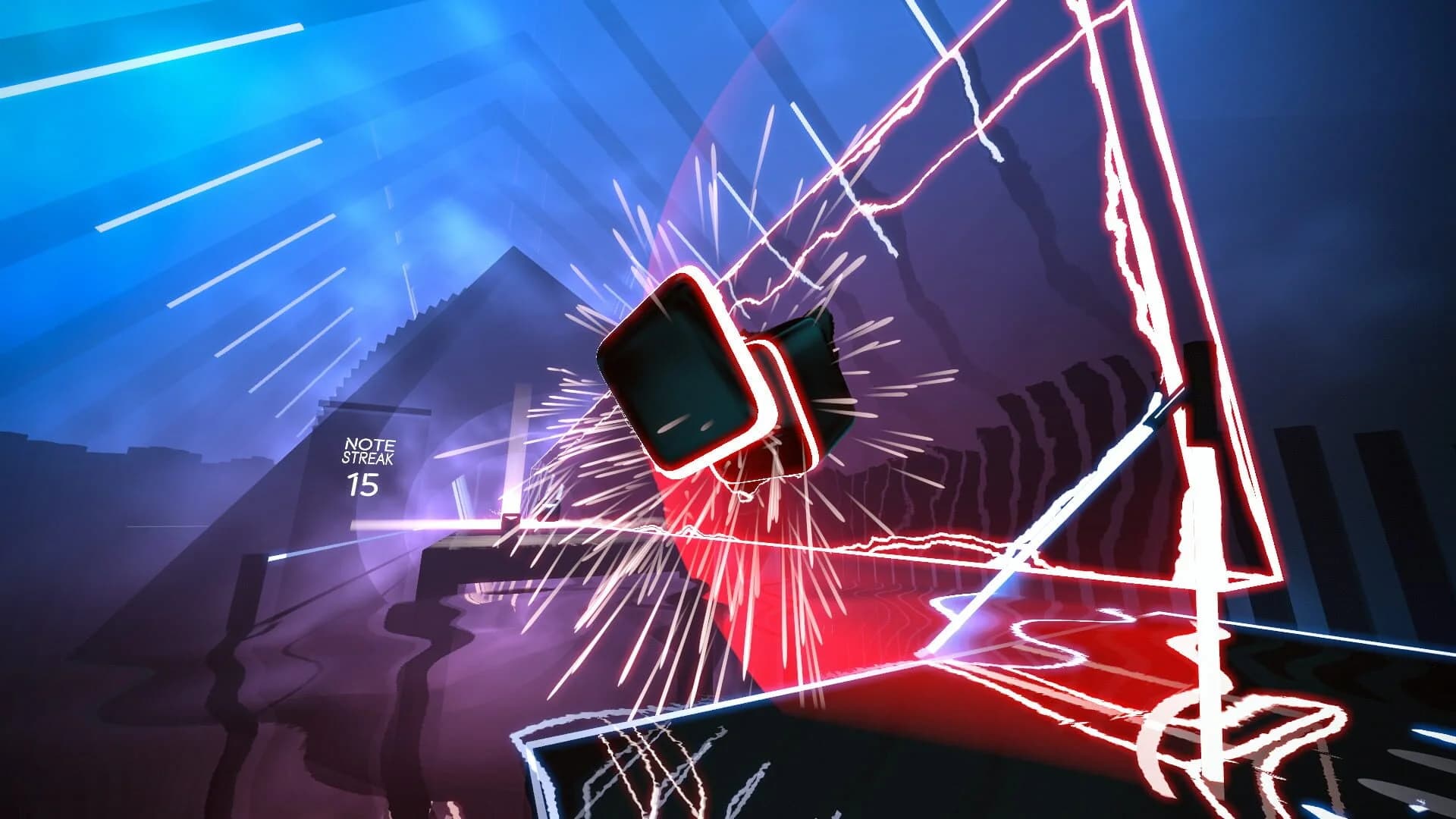Click the streak counter showing 15
This screenshot has height=819, width=1456.
pyautogui.click(x=364, y=485)
